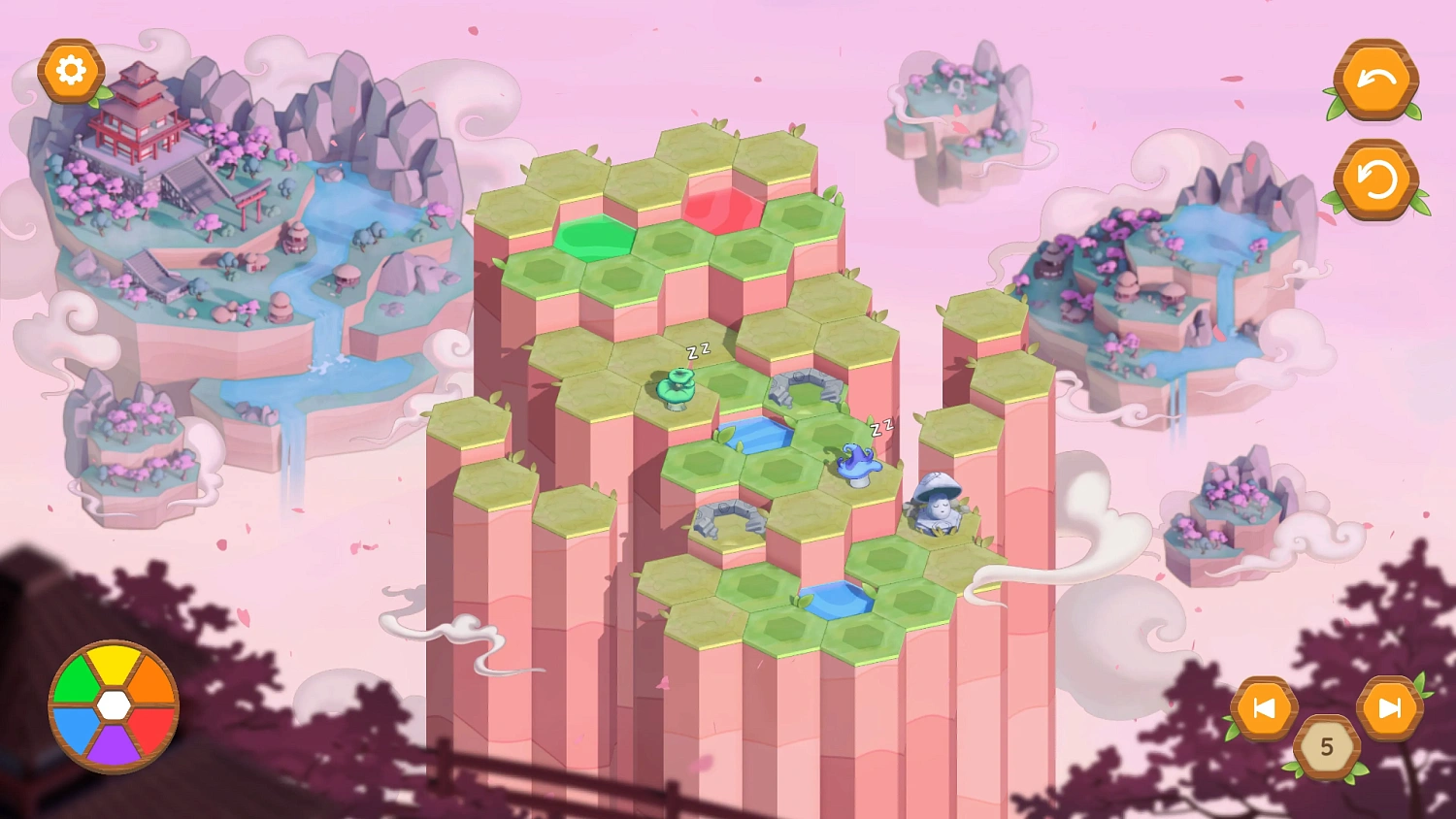1456x819 pixels.
Task: Open the settings gear menu
Action: pos(69,69)
